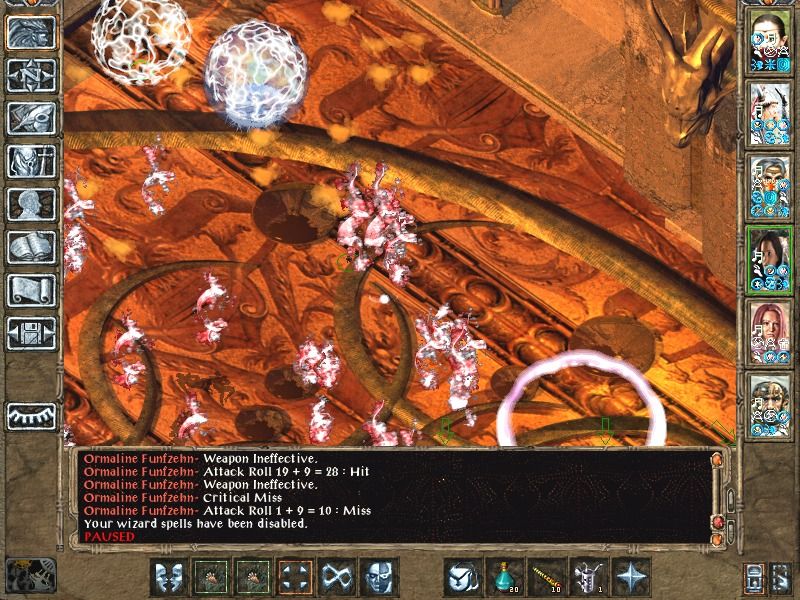800x600 pixels.
Task: Use the golden wand quick item
Action: pos(549,577)
